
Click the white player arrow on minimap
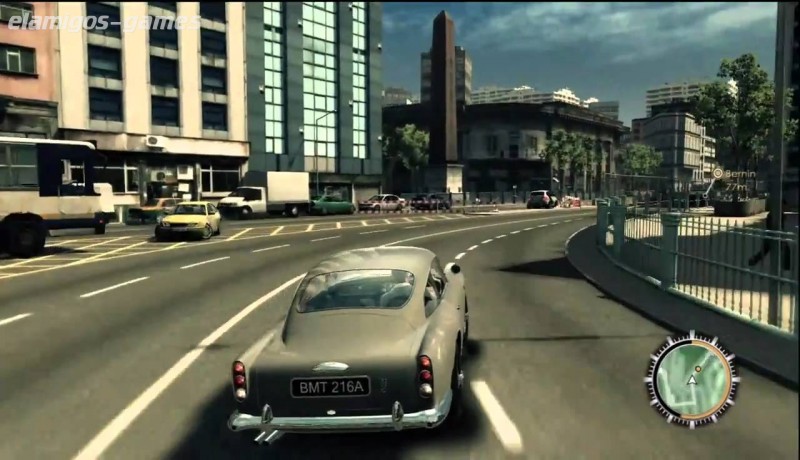(691, 381)
